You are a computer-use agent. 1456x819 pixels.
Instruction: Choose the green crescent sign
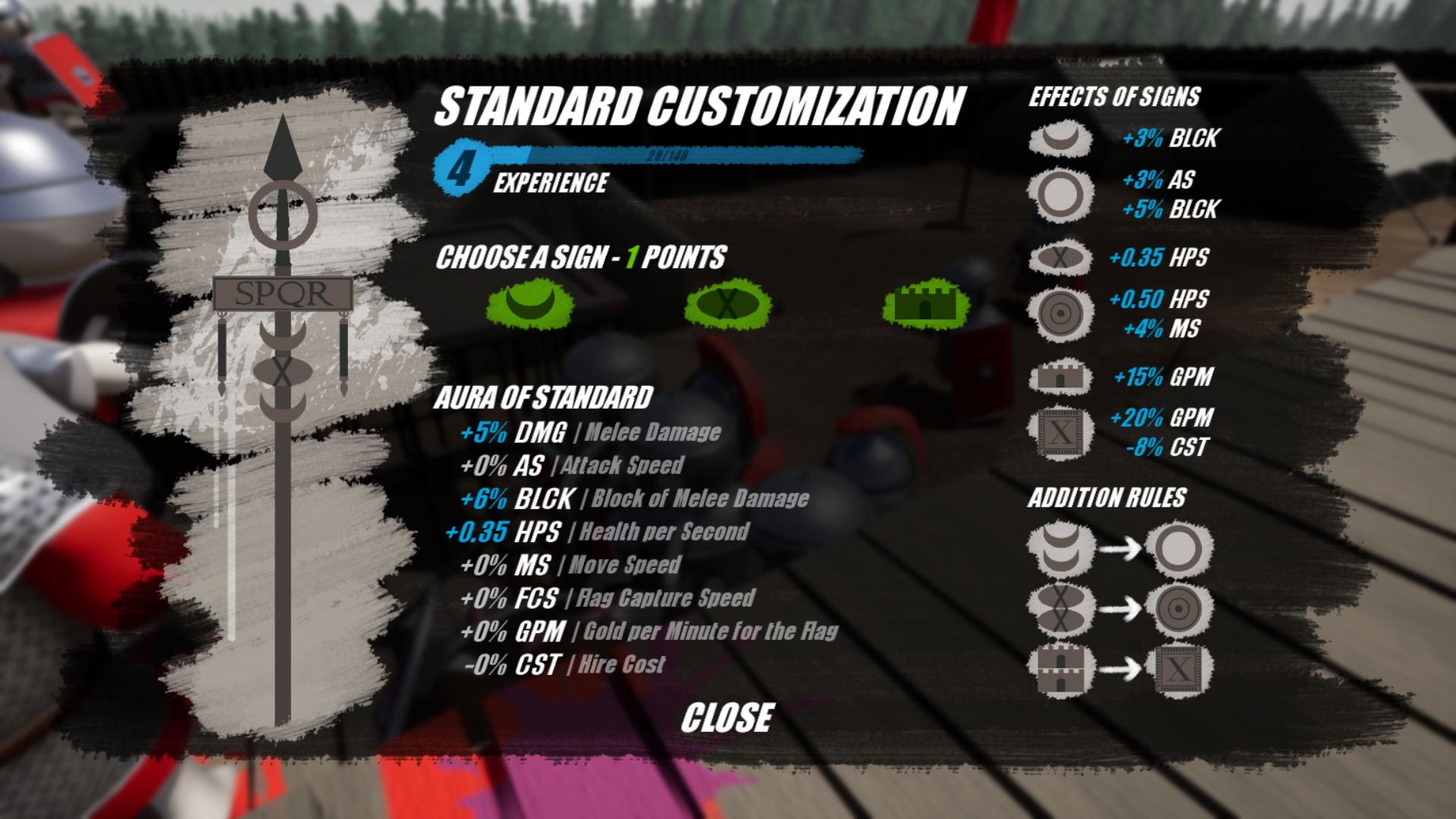530,304
